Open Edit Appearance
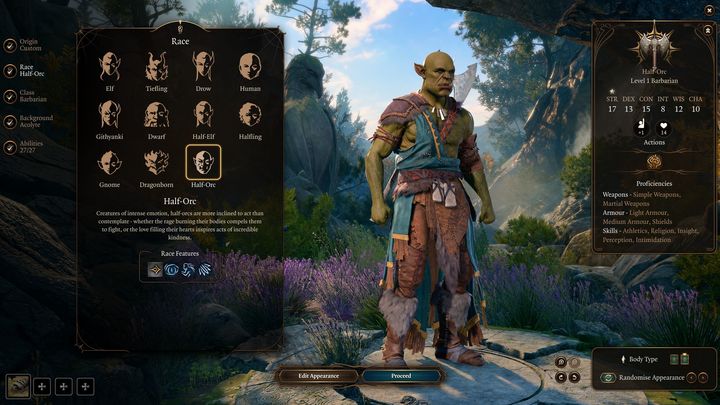The width and height of the screenshot is (720, 405). click(x=318, y=376)
